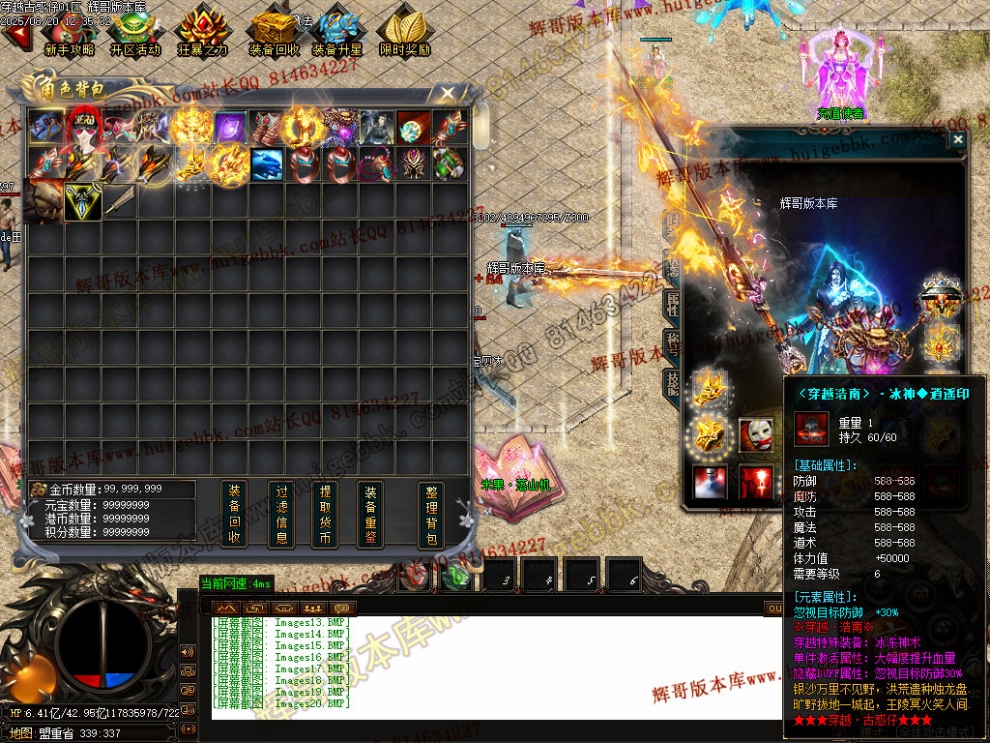Collapse top menu with the red arrow

coord(15,37)
